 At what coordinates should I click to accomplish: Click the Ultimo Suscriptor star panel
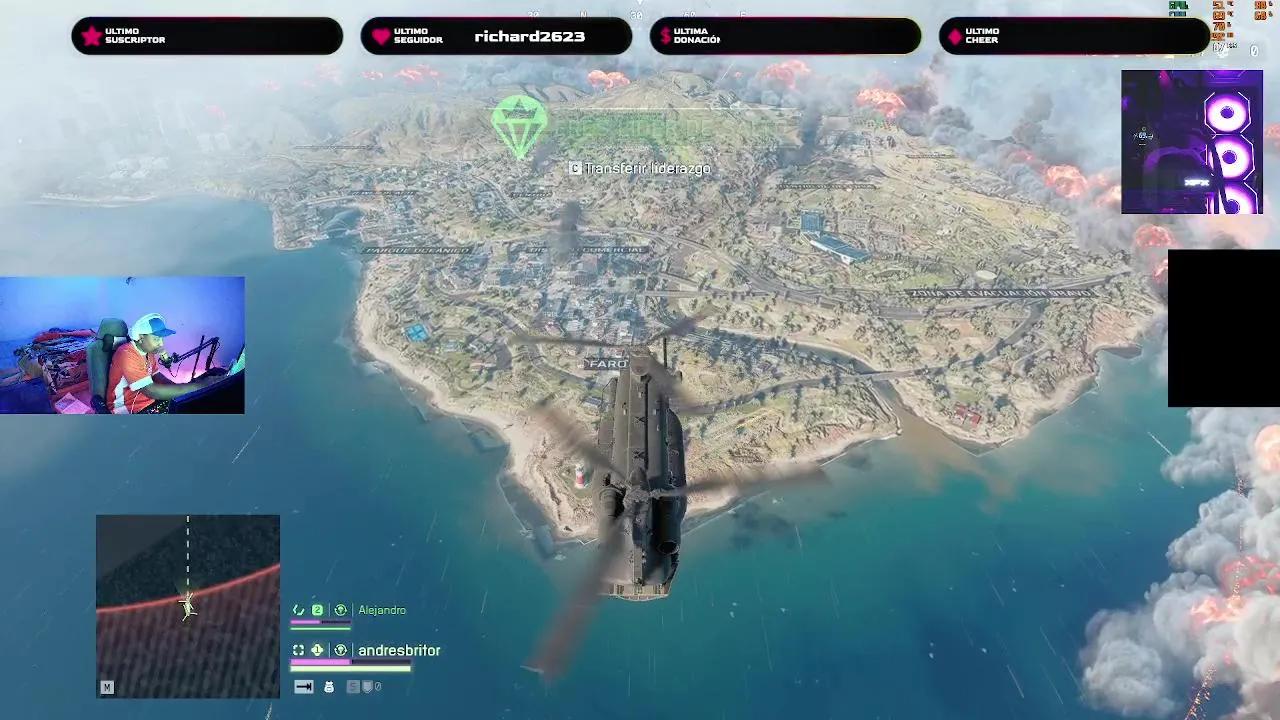click(207, 37)
